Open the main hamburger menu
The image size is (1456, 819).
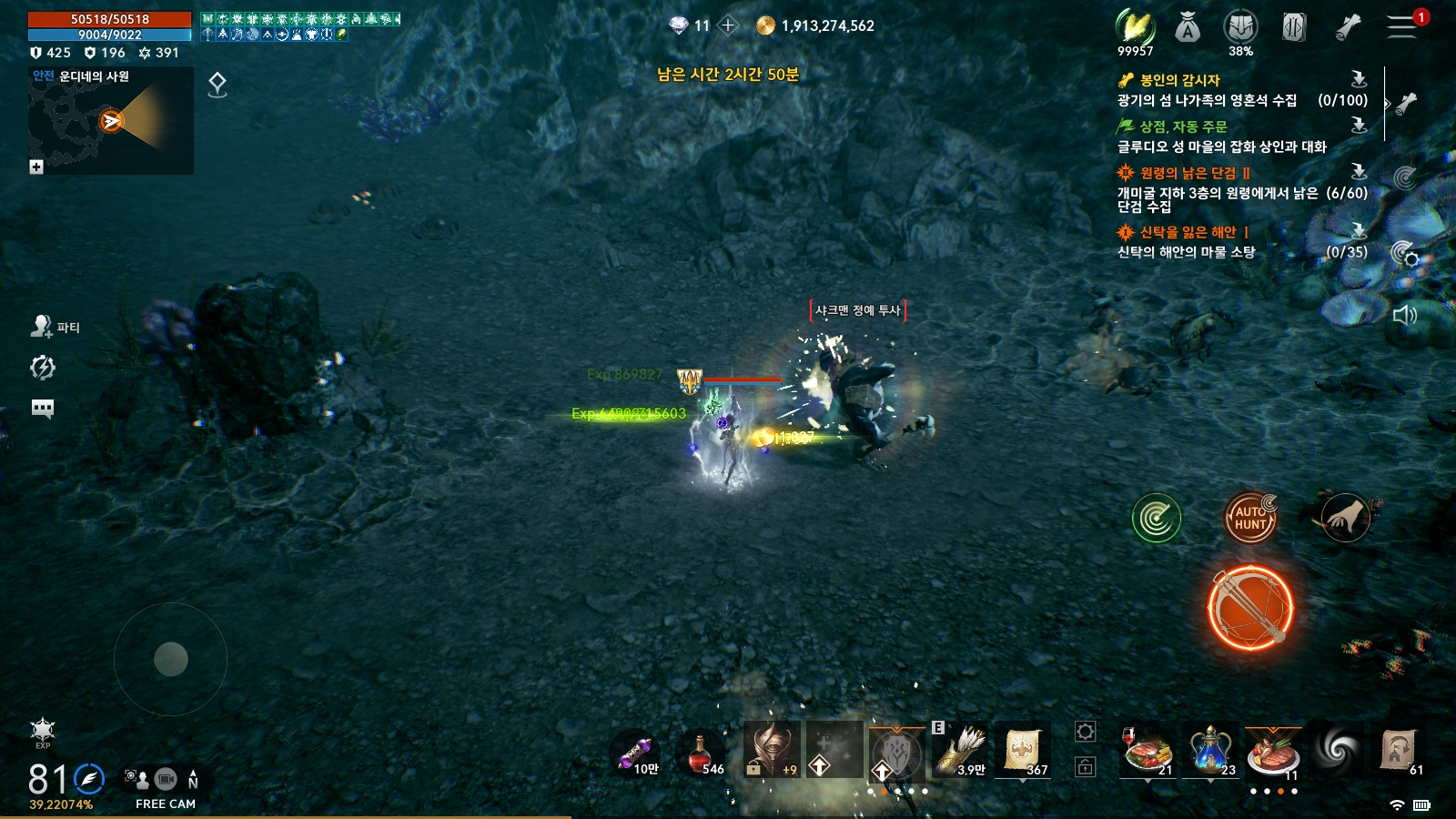tap(1401, 27)
